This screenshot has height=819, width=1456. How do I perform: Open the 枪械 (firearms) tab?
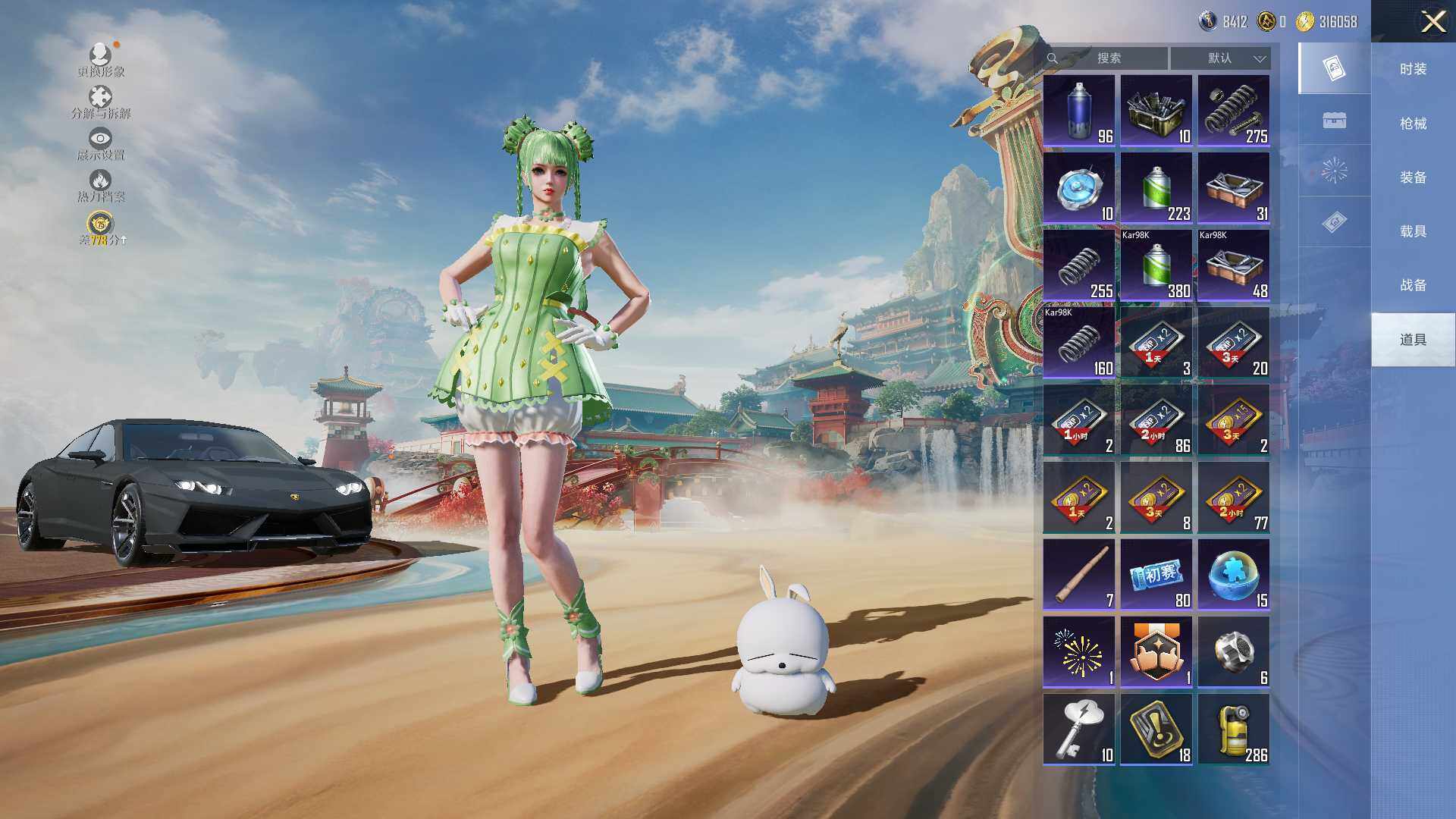coord(1413,123)
